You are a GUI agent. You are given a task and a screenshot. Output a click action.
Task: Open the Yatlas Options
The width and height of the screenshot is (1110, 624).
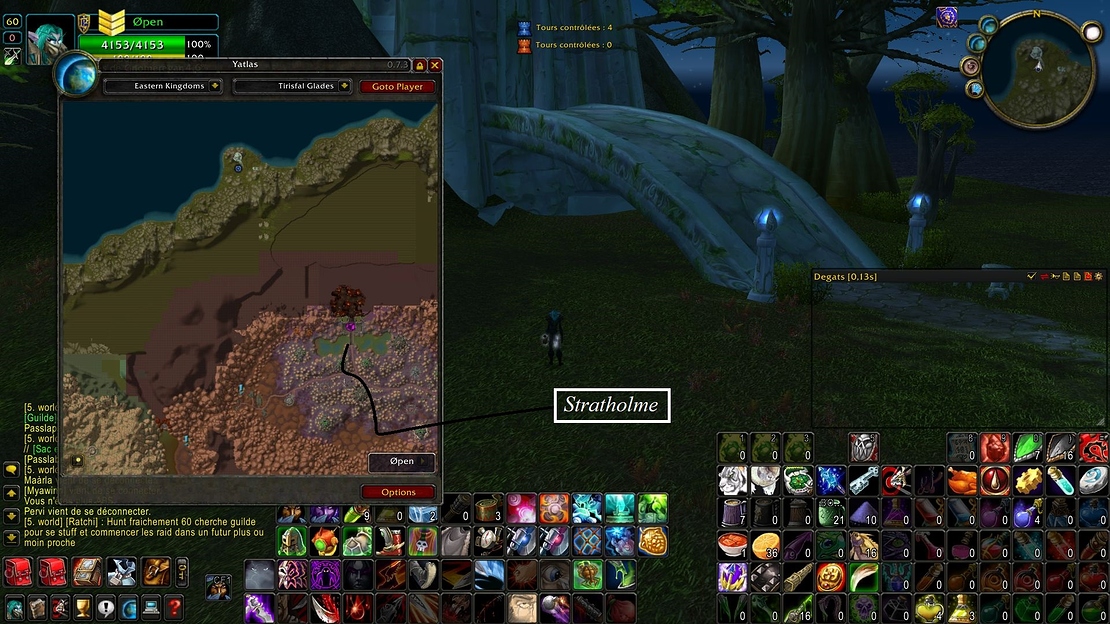[x=398, y=492]
